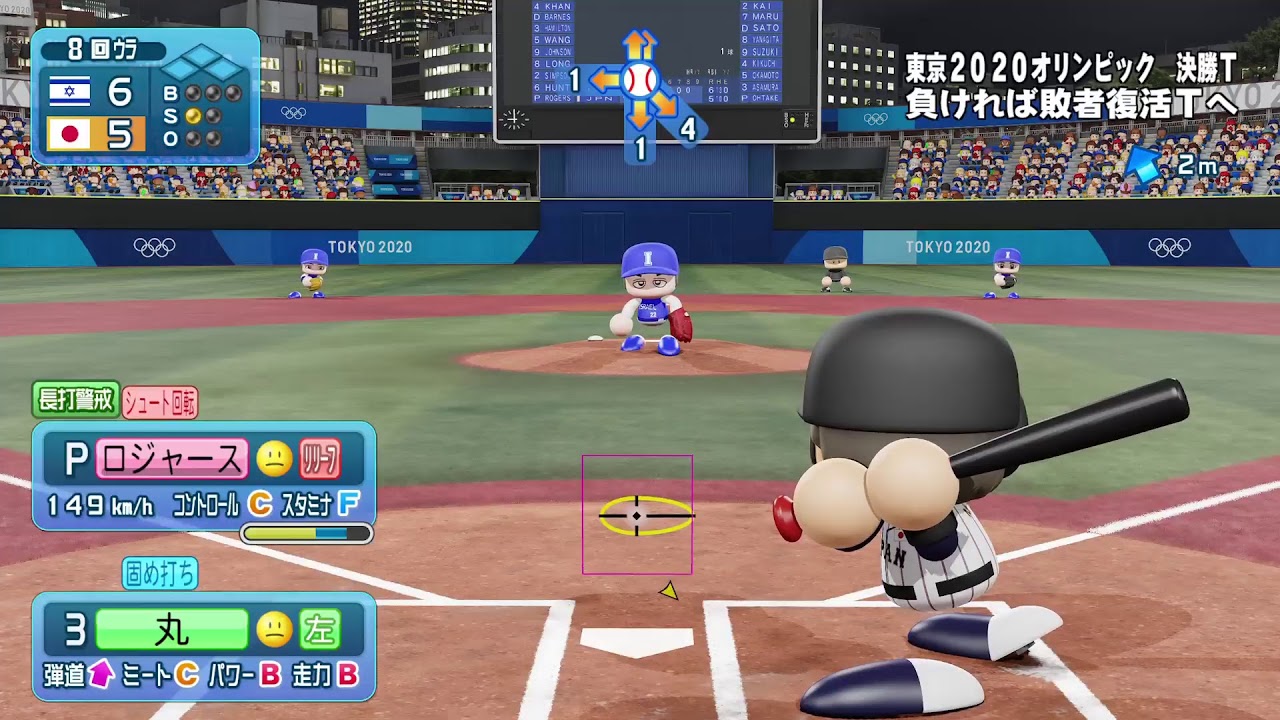Click the 固め打ち ability tag
The image size is (1280, 720).
160,573
